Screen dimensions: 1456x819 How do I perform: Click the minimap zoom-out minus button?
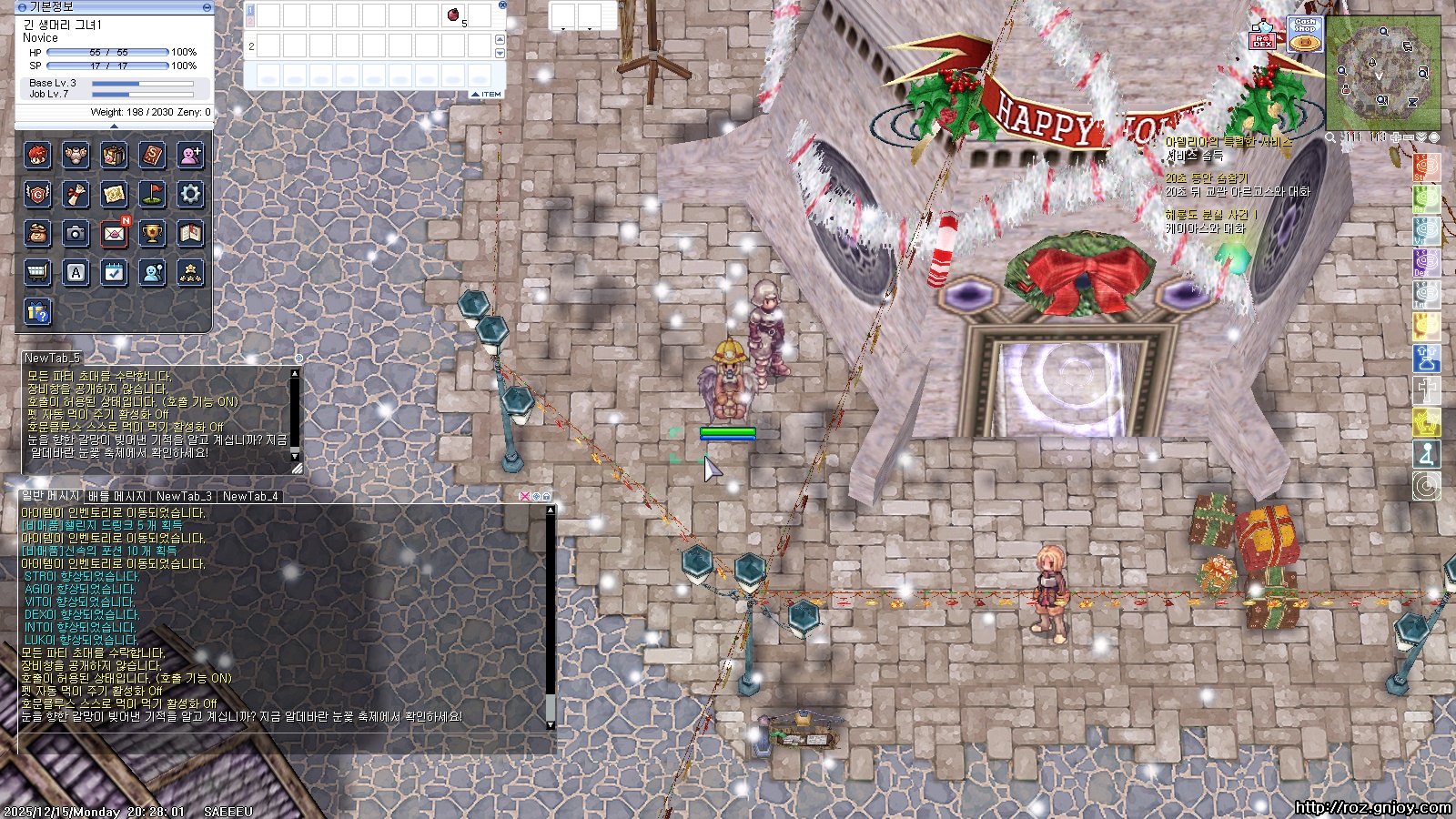pyautogui.click(x=1409, y=137)
